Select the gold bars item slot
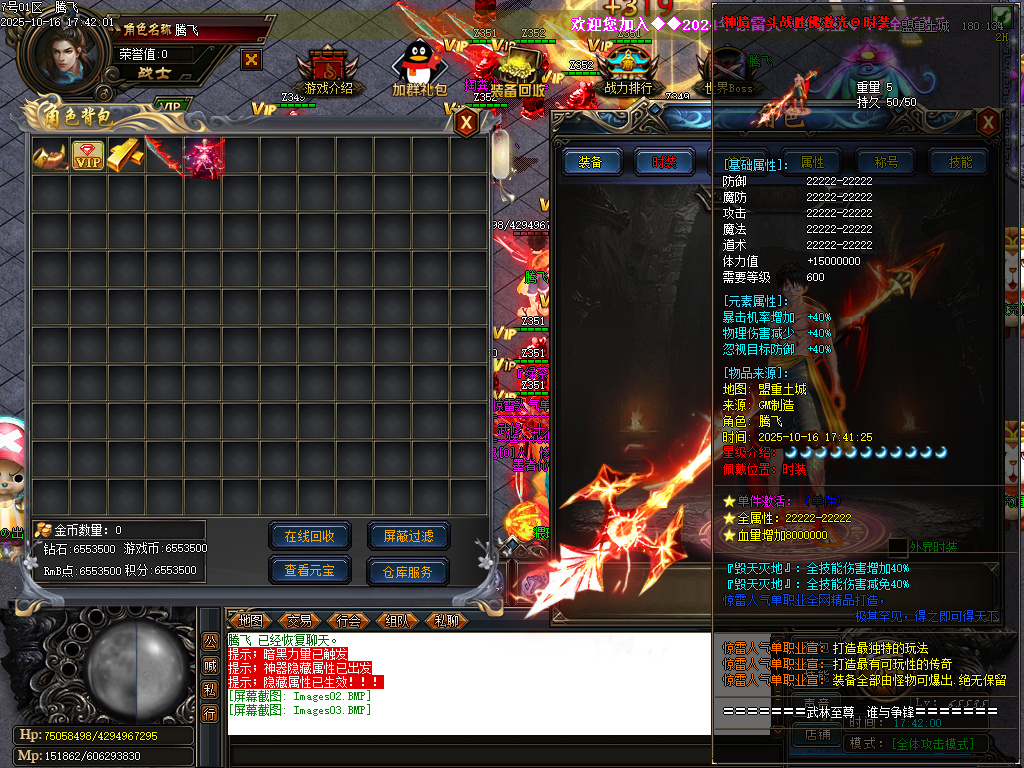This screenshot has width=1024, height=768. pyautogui.click(x=126, y=156)
